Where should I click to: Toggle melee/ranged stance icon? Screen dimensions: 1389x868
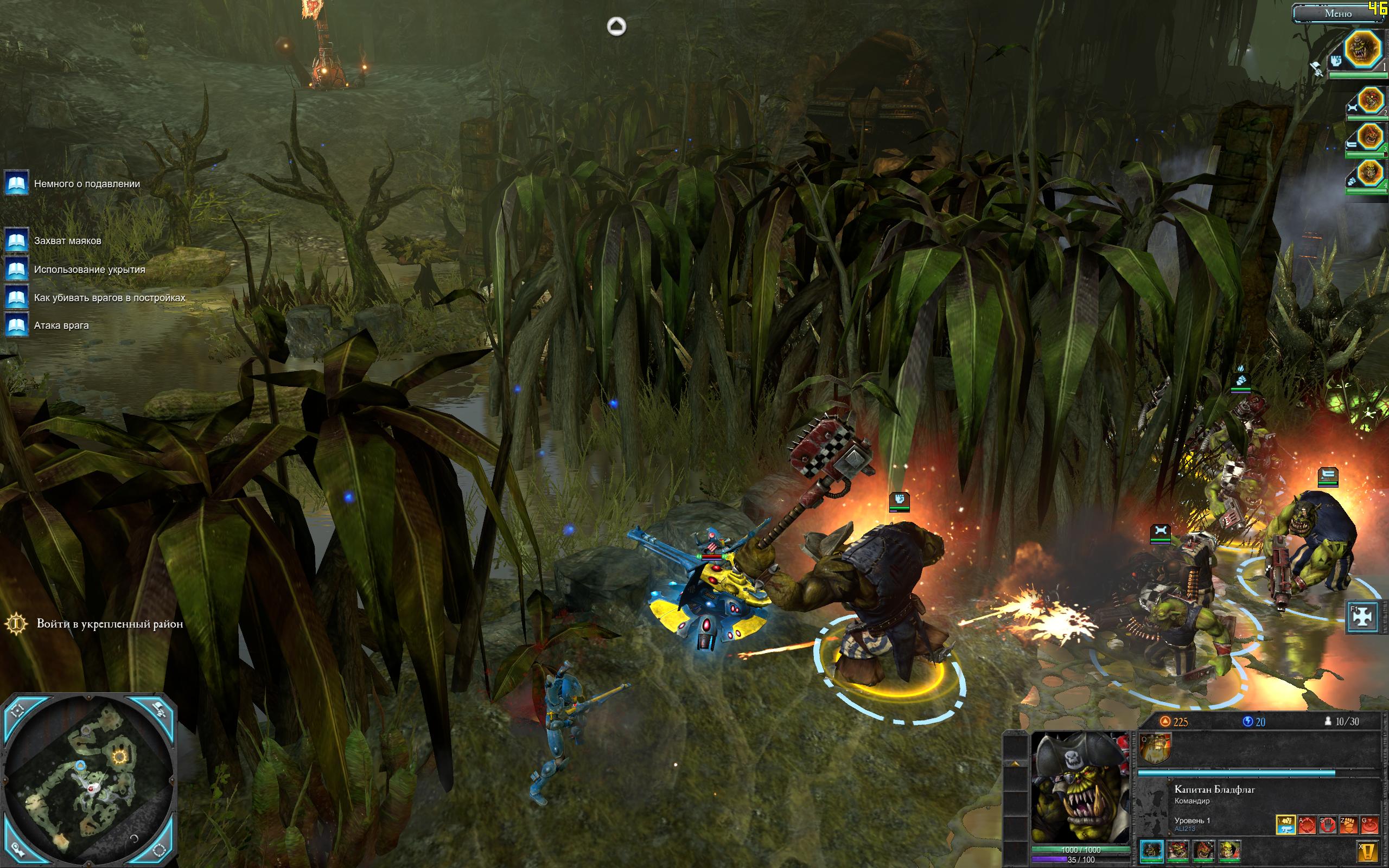tap(1286, 825)
